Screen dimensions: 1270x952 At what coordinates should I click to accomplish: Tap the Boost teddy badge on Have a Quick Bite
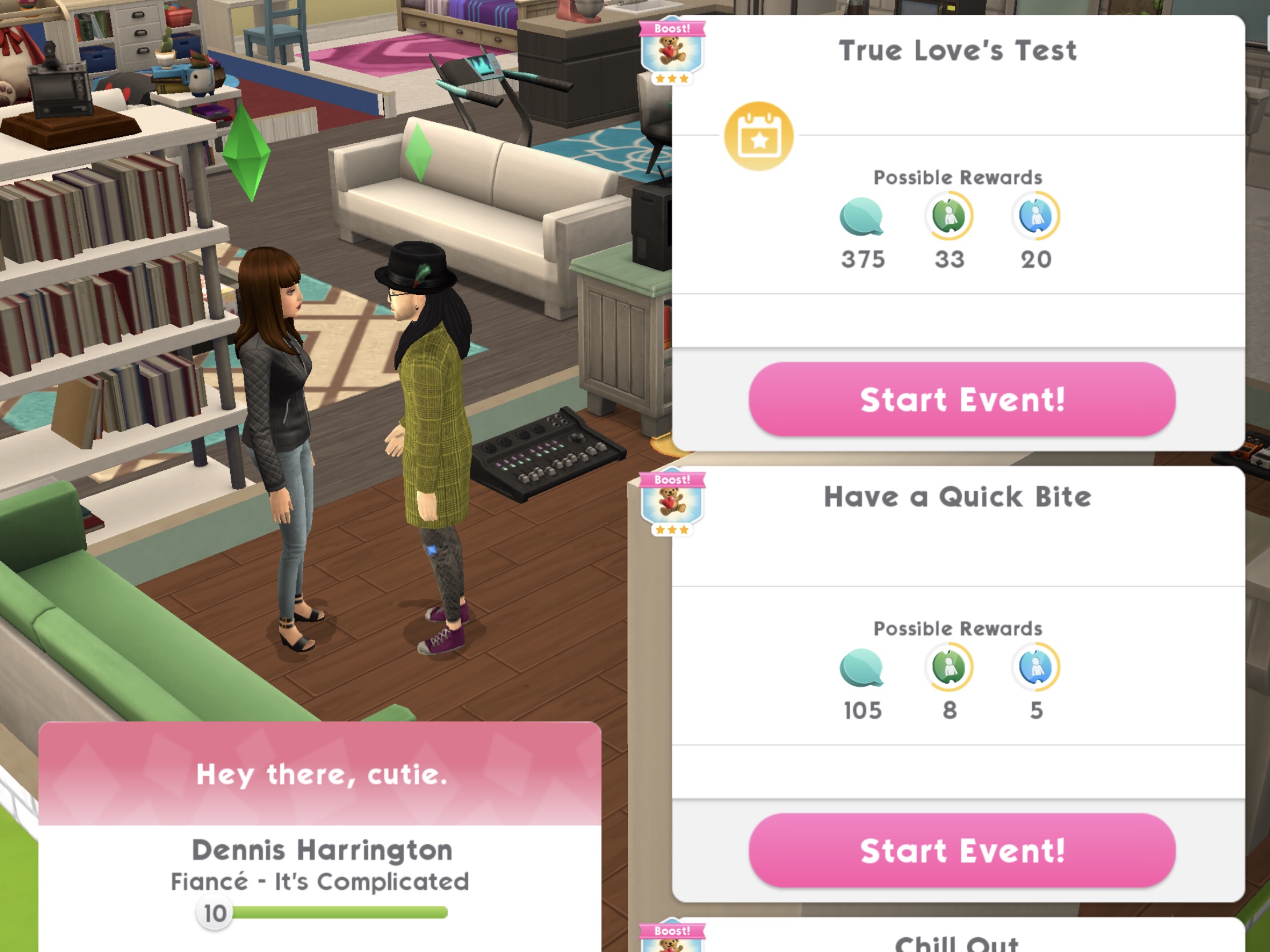pyautogui.click(x=672, y=504)
